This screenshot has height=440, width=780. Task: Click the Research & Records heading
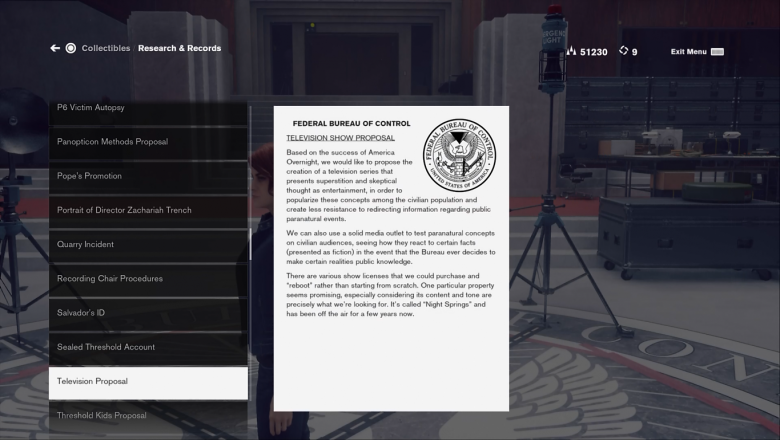point(179,48)
